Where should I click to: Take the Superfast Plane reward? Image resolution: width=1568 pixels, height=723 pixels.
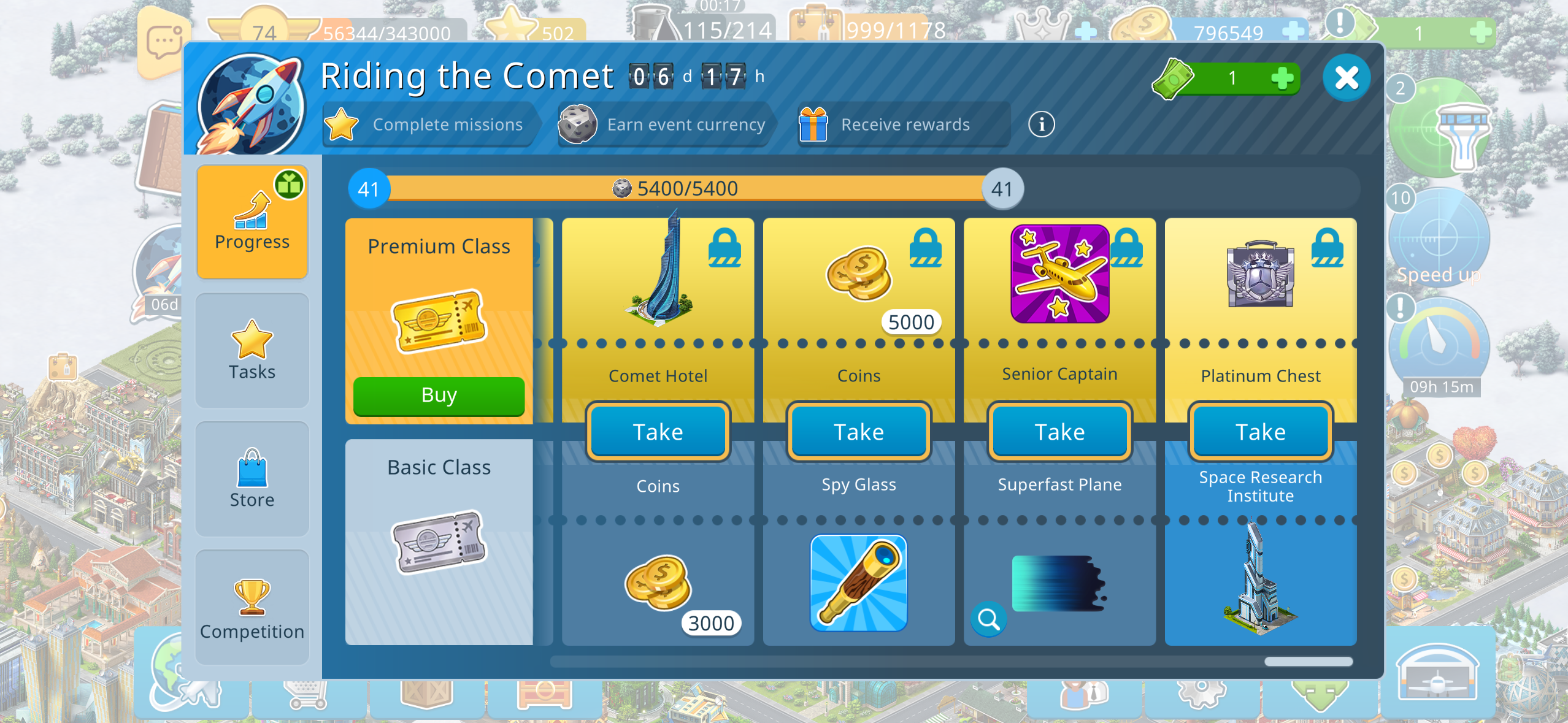click(1059, 432)
